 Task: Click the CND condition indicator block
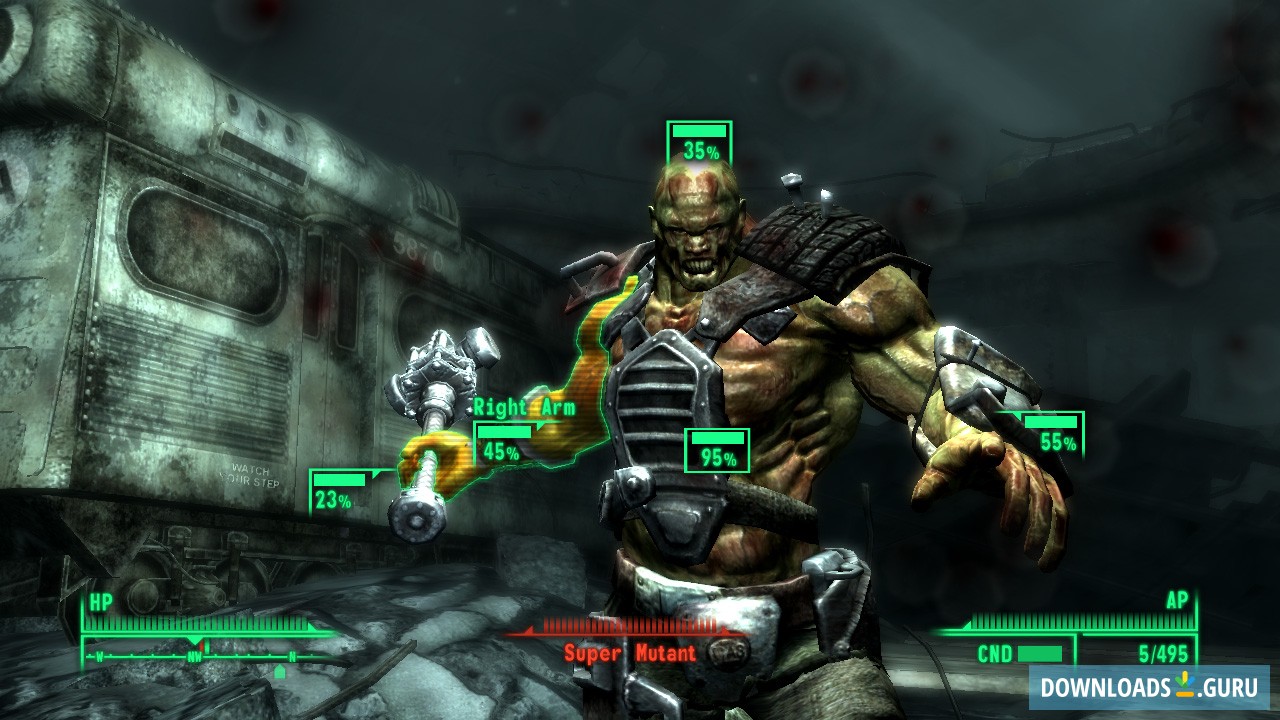pos(1040,655)
